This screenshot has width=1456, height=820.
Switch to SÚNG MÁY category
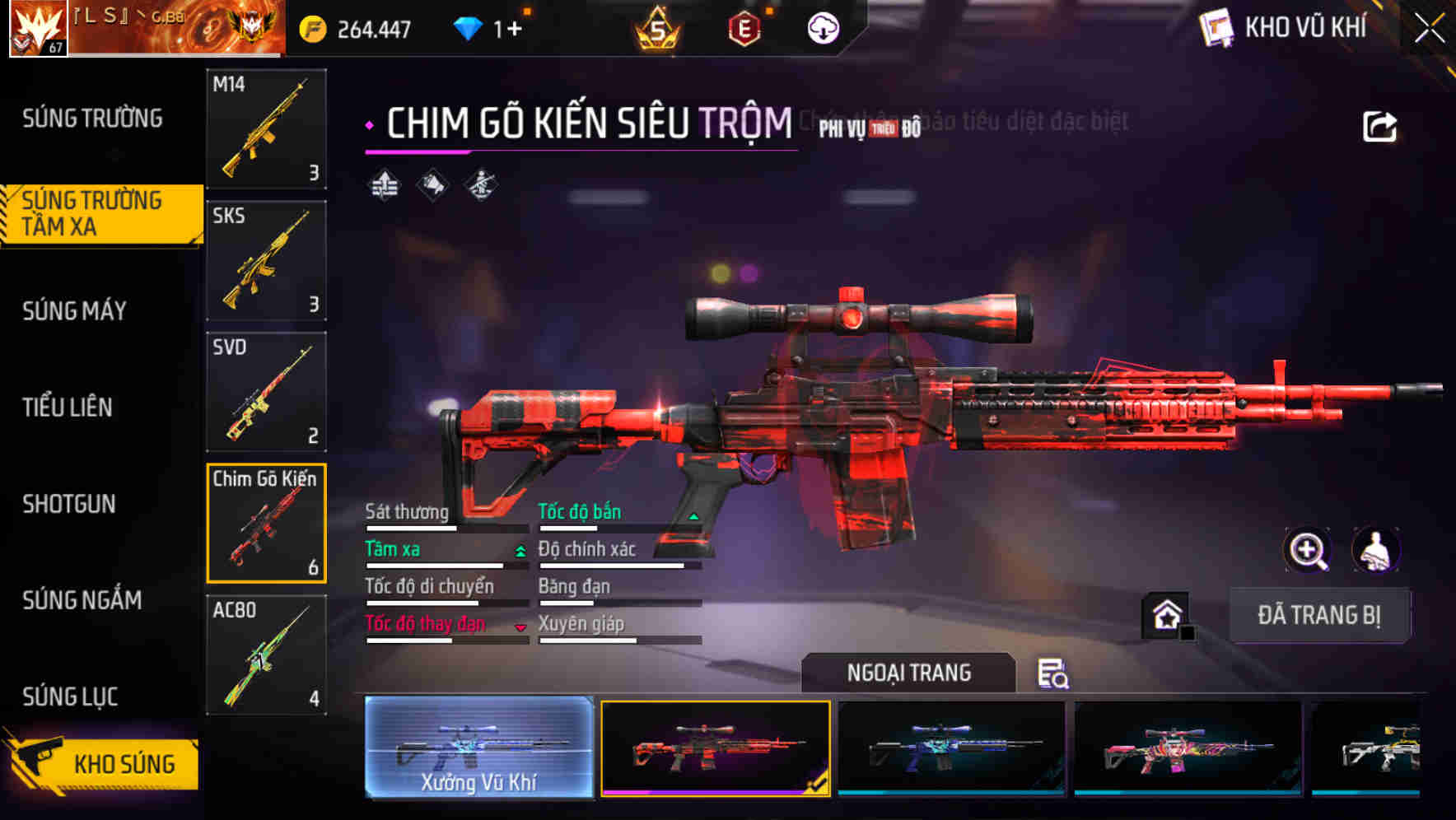pyautogui.click(x=74, y=311)
